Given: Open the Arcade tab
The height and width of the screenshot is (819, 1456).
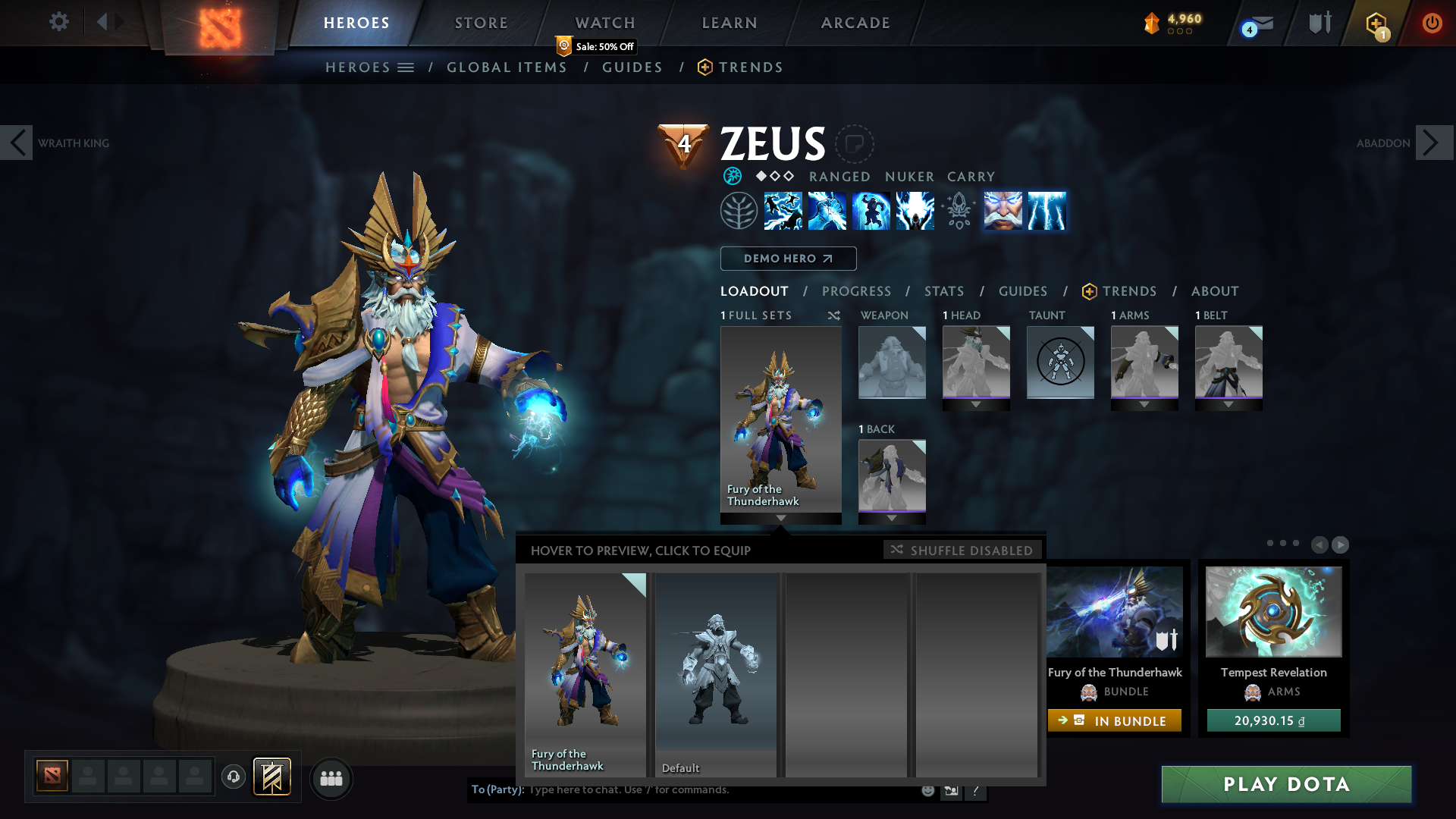Looking at the screenshot, I should coord(855,23).
